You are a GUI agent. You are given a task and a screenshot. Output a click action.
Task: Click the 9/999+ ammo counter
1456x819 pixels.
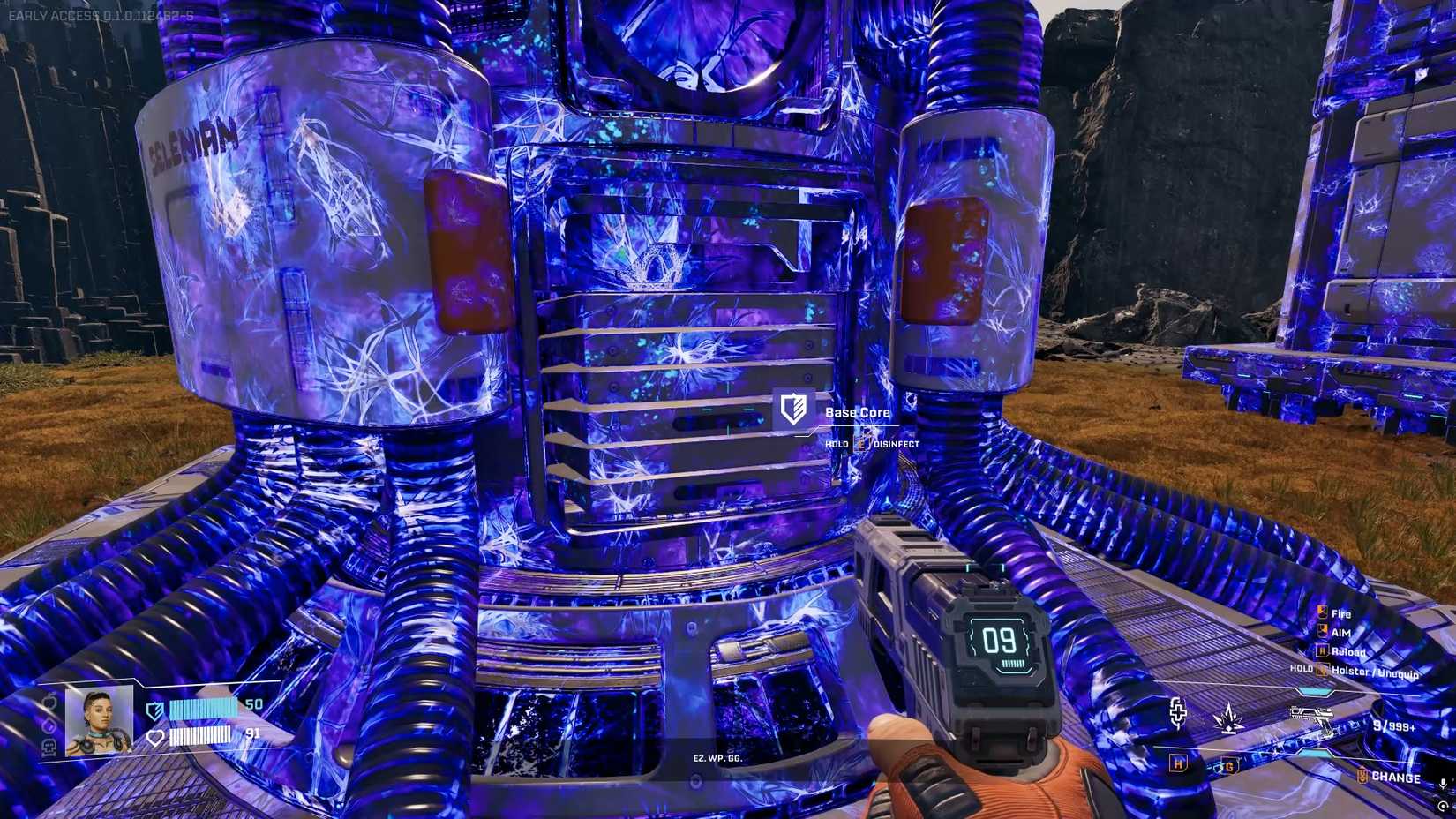[x=1394, y=725]
